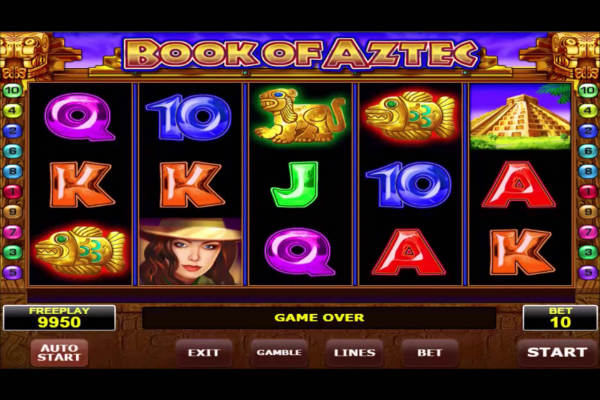Start the spin with the START button
The width and height of the screenshot is (600, 400).
557,352
